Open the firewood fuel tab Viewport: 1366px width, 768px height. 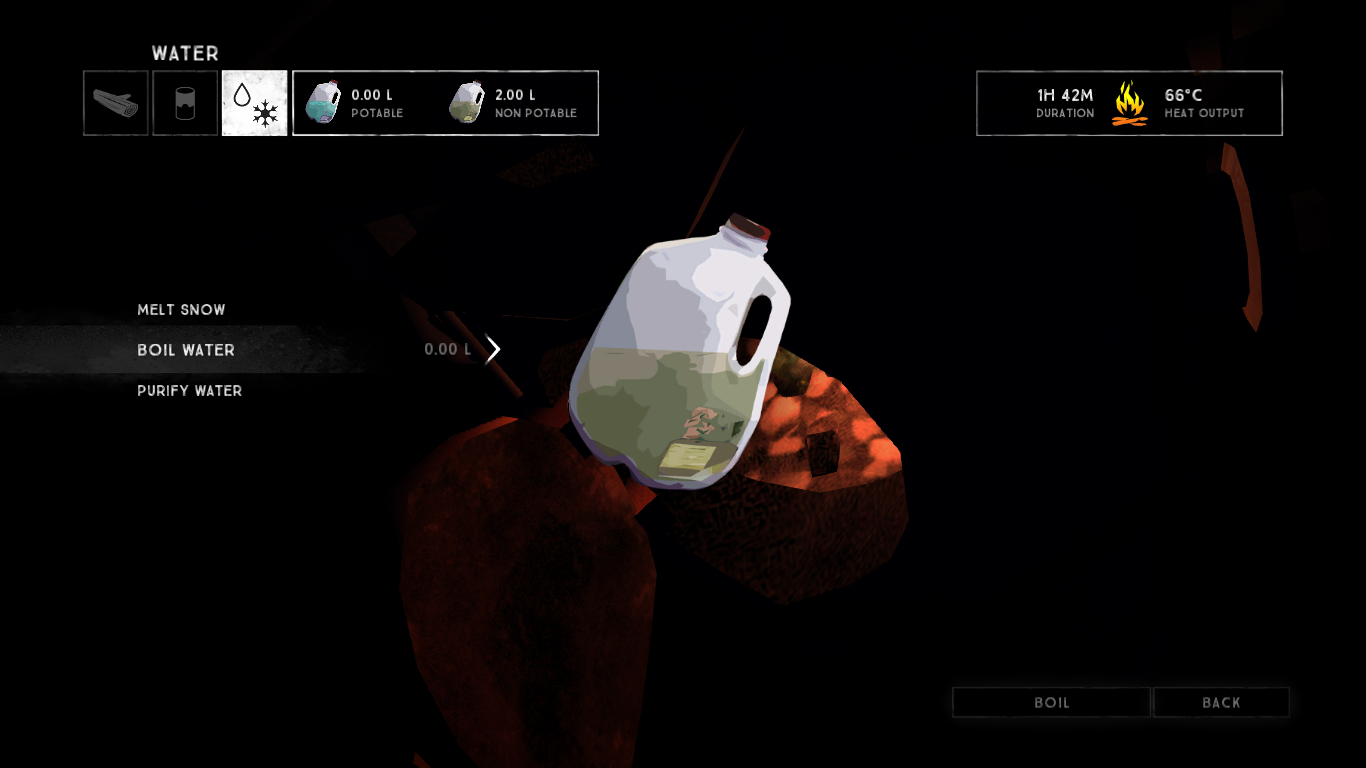point(116,103)
